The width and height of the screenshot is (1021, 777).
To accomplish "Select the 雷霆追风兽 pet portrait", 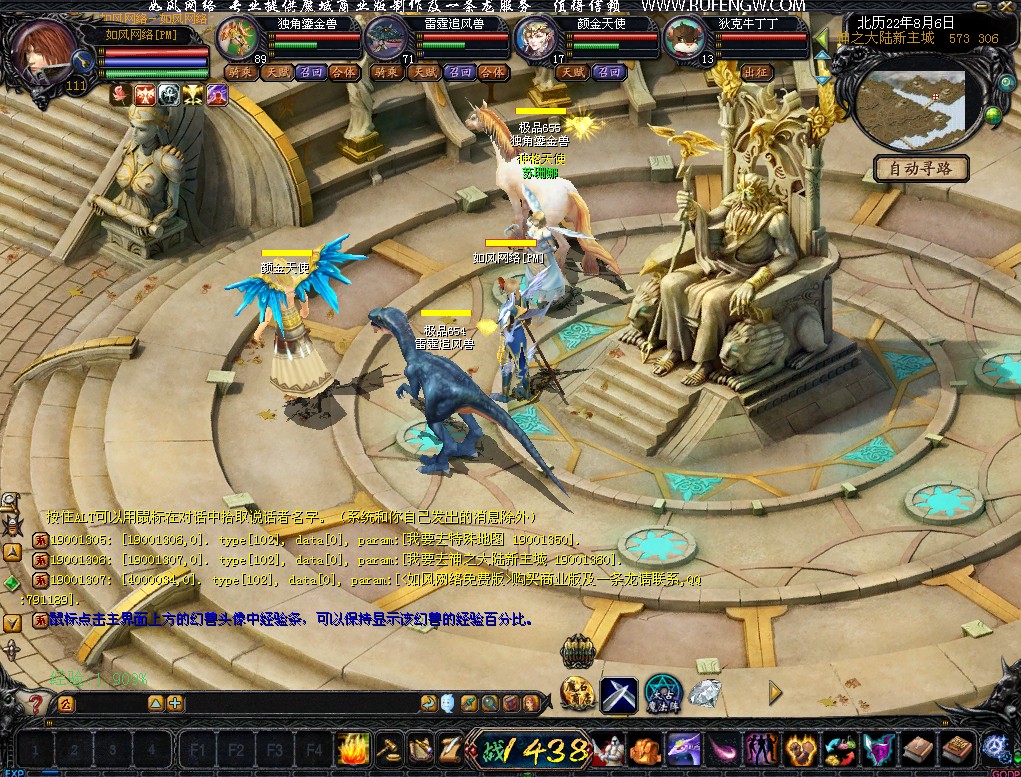I will [388, 41].
